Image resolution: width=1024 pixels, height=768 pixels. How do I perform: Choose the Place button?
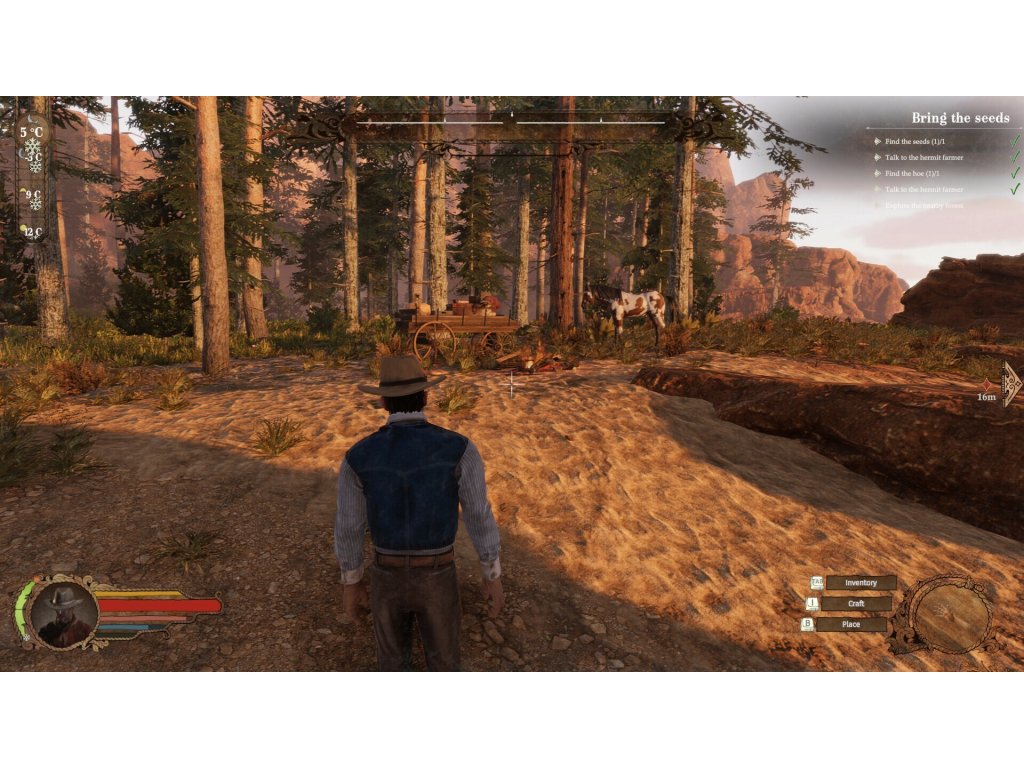(x=851, y=625)
